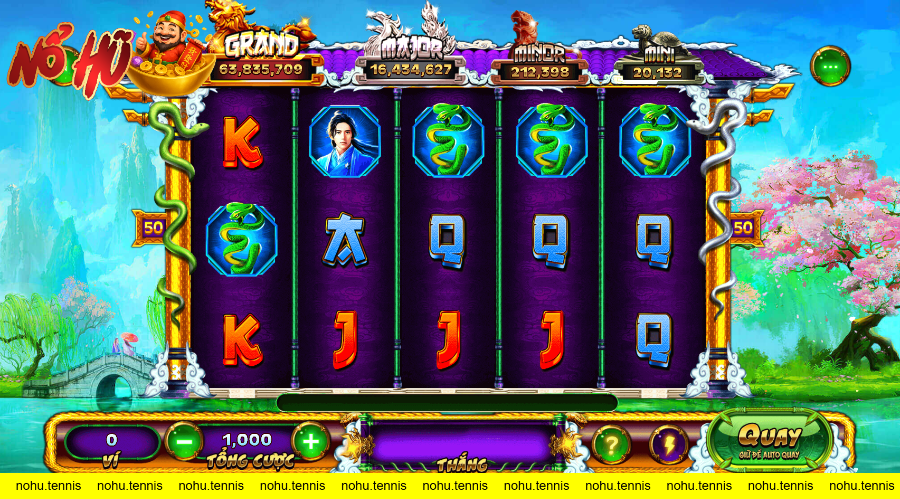The width and height of the screenshot is (900, 499).
Task: Open the question mark help info
Action: (611, 443)
